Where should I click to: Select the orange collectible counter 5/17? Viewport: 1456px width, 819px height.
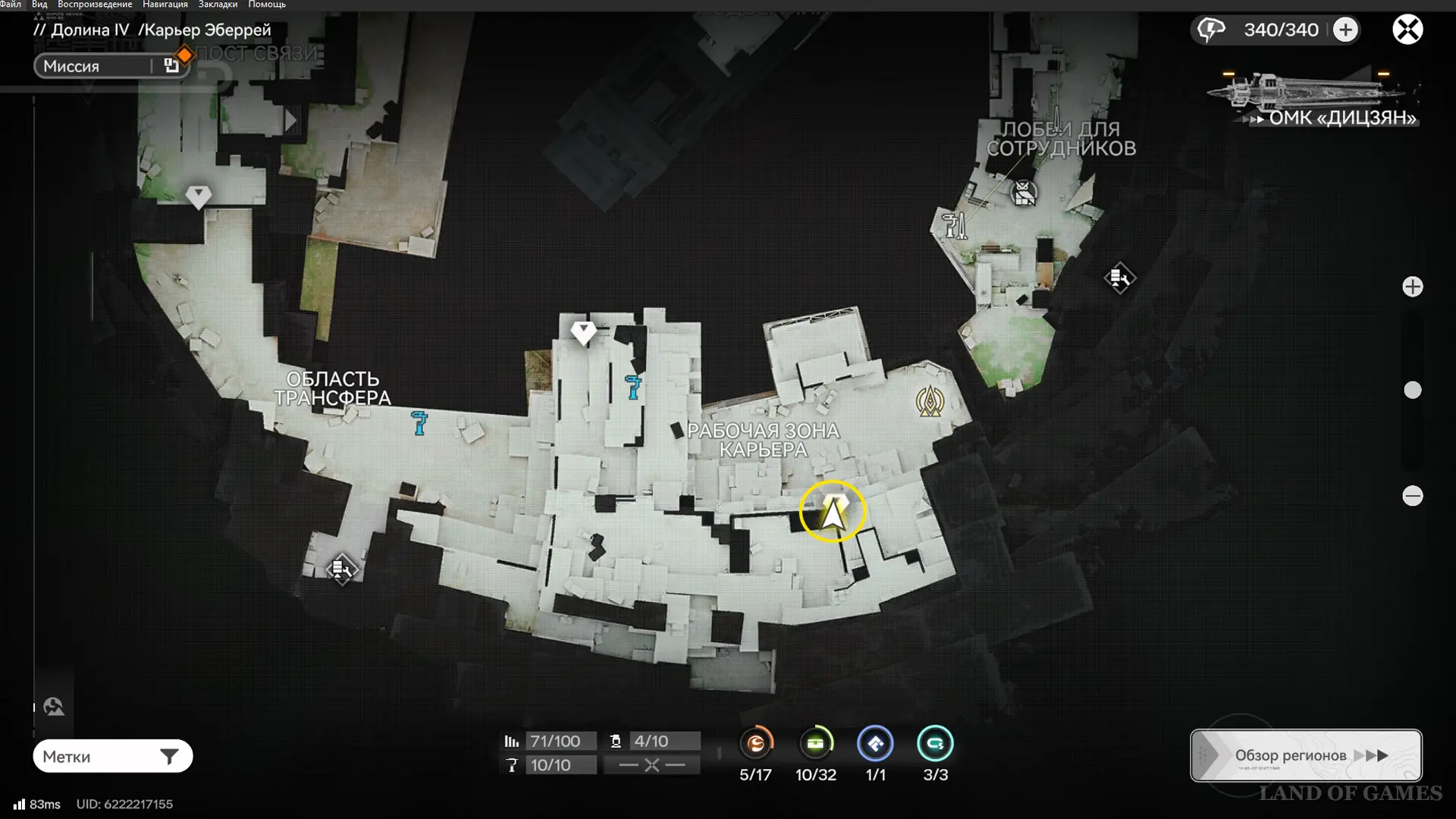(x=756, y=744)
